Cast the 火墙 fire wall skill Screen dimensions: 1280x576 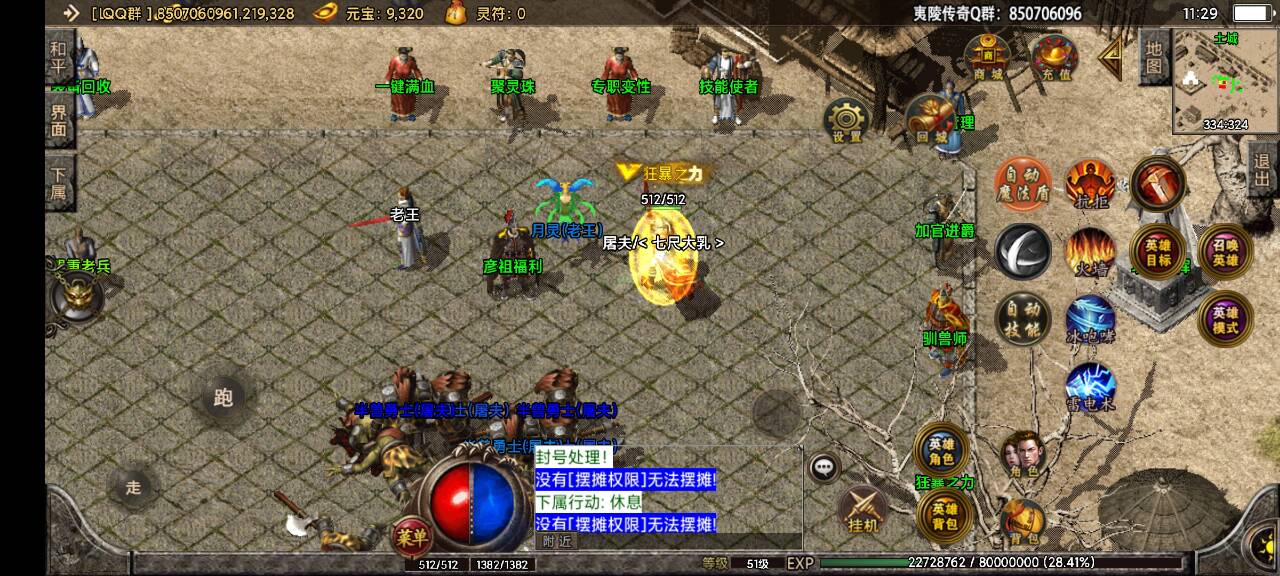1089,252
